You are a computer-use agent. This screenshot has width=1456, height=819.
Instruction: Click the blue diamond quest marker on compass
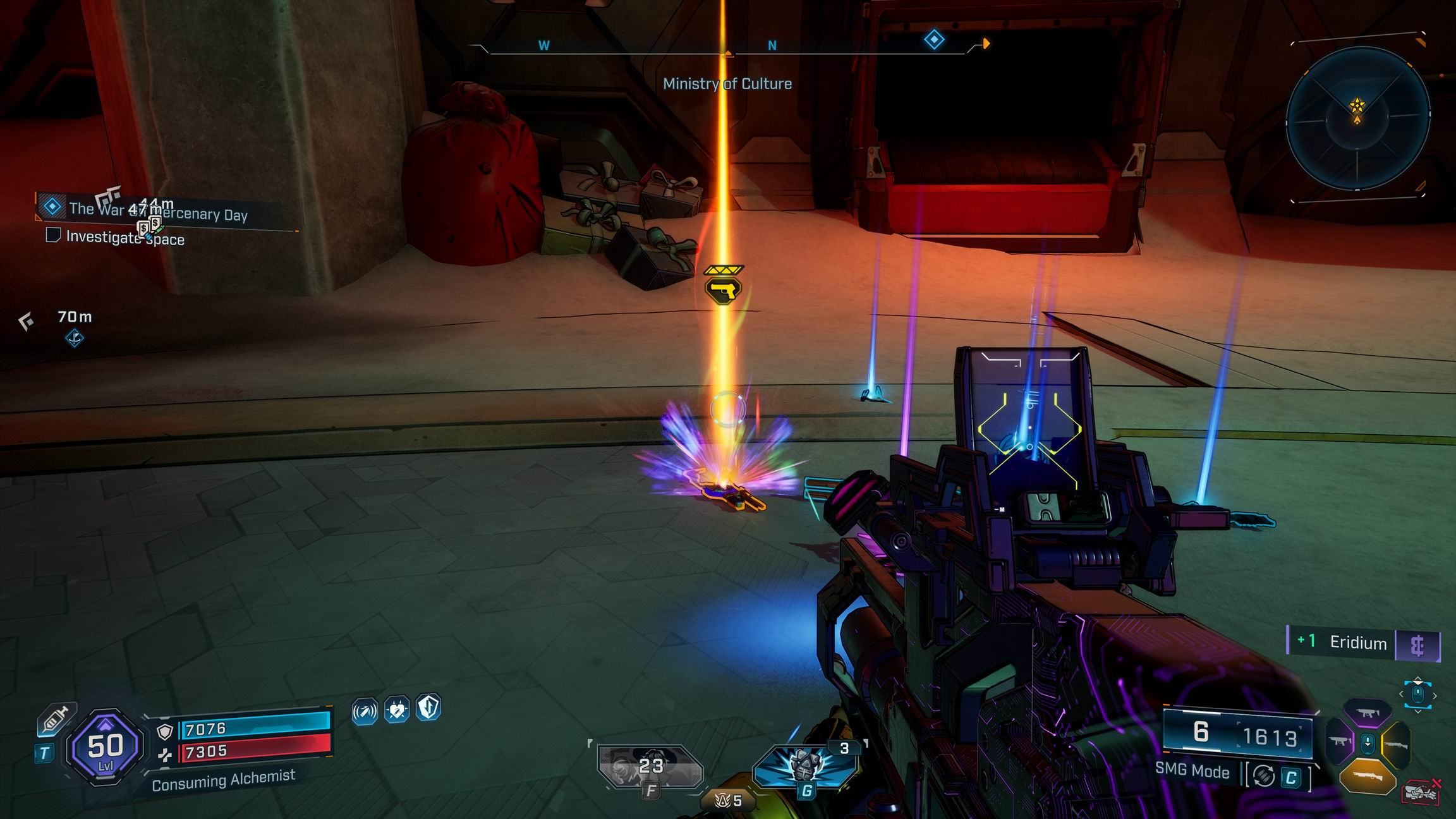[x=934, y=40]
